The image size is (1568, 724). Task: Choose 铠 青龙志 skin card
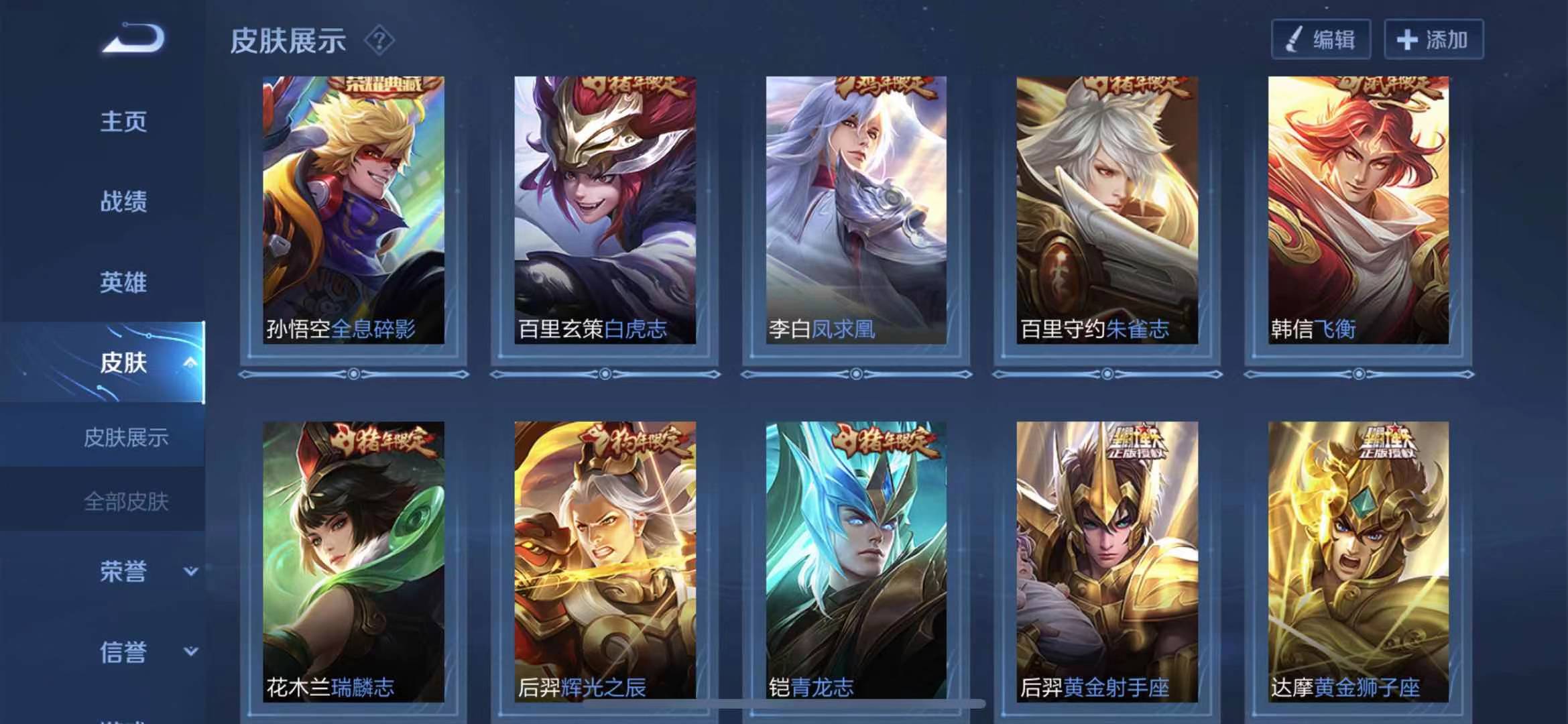[856, 562]
